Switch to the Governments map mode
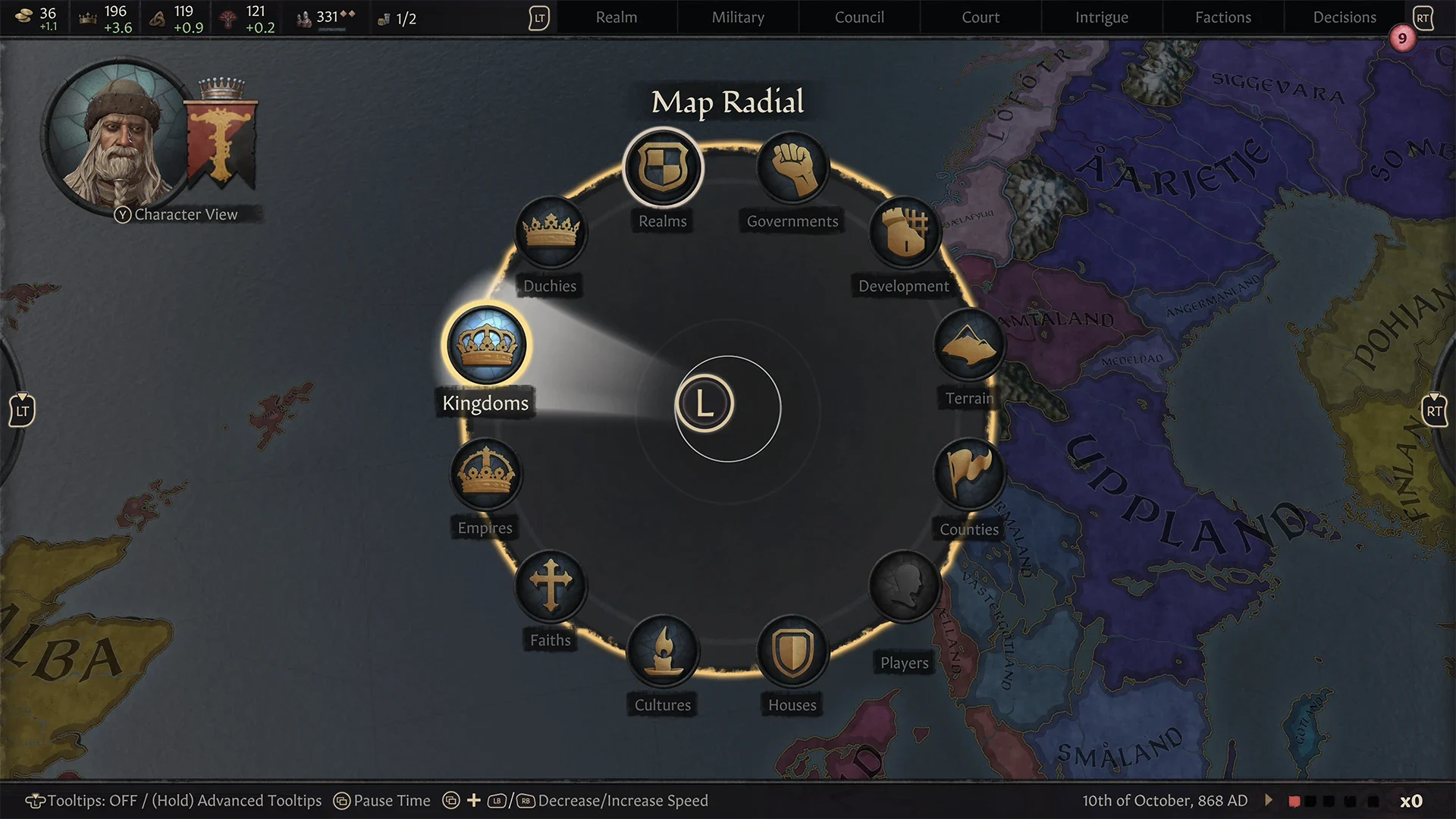This screenshot has height=819, width=1456. coord(792,168)
